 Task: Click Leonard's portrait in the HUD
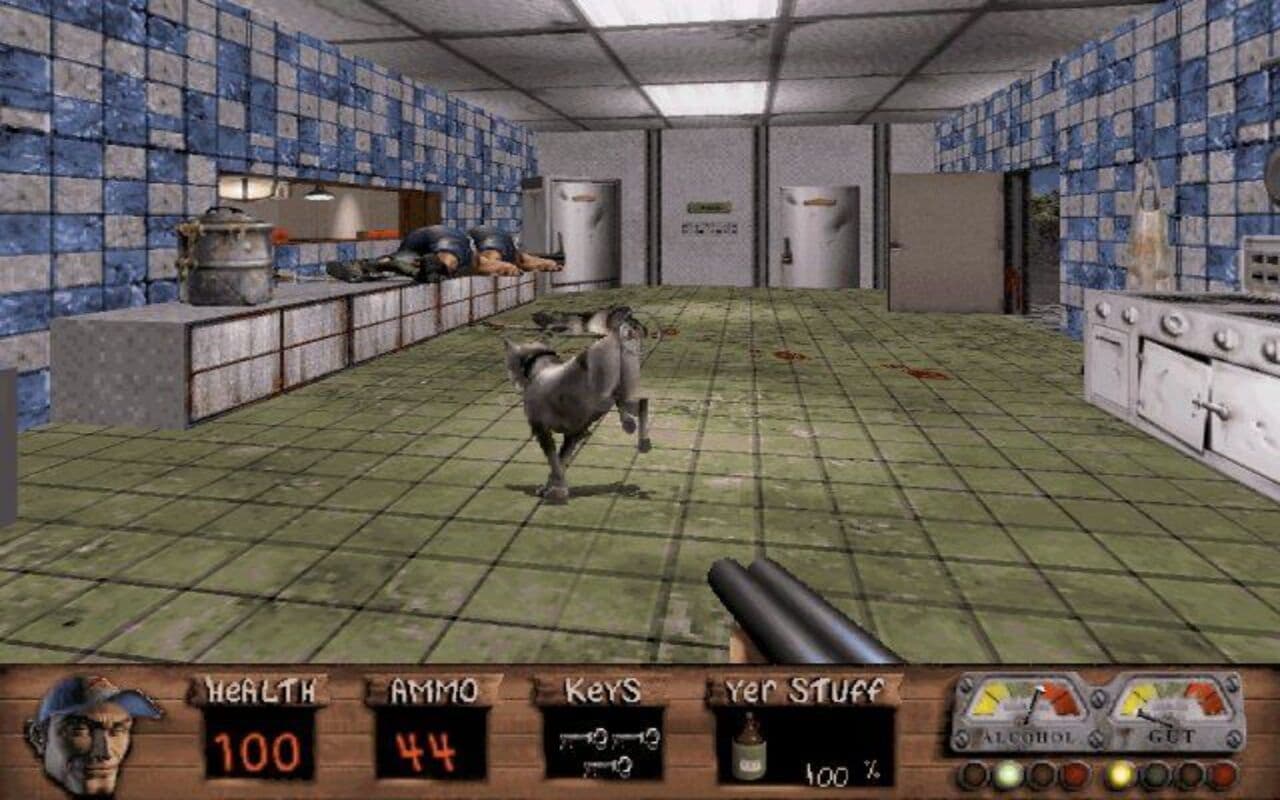pos(95,735)
